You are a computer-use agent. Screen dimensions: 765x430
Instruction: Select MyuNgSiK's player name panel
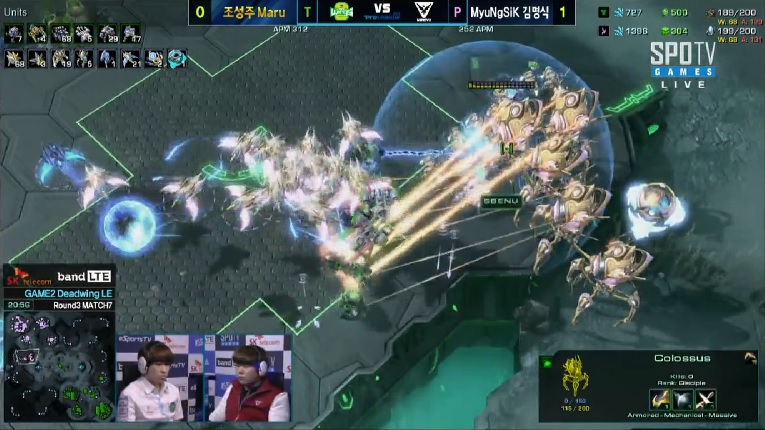tap(510, 12)
